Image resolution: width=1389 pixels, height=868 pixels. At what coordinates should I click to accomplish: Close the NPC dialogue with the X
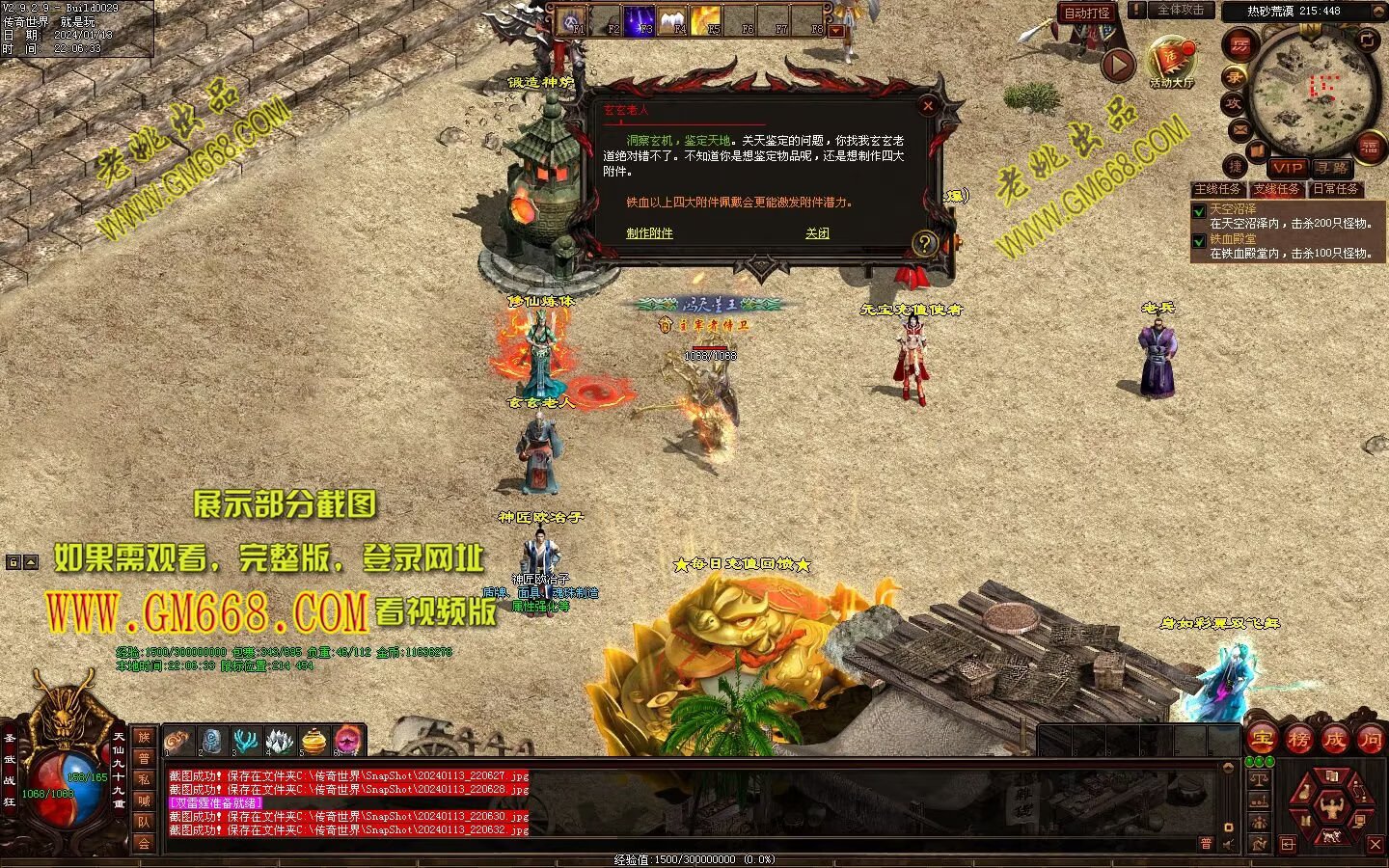[928, 106]
